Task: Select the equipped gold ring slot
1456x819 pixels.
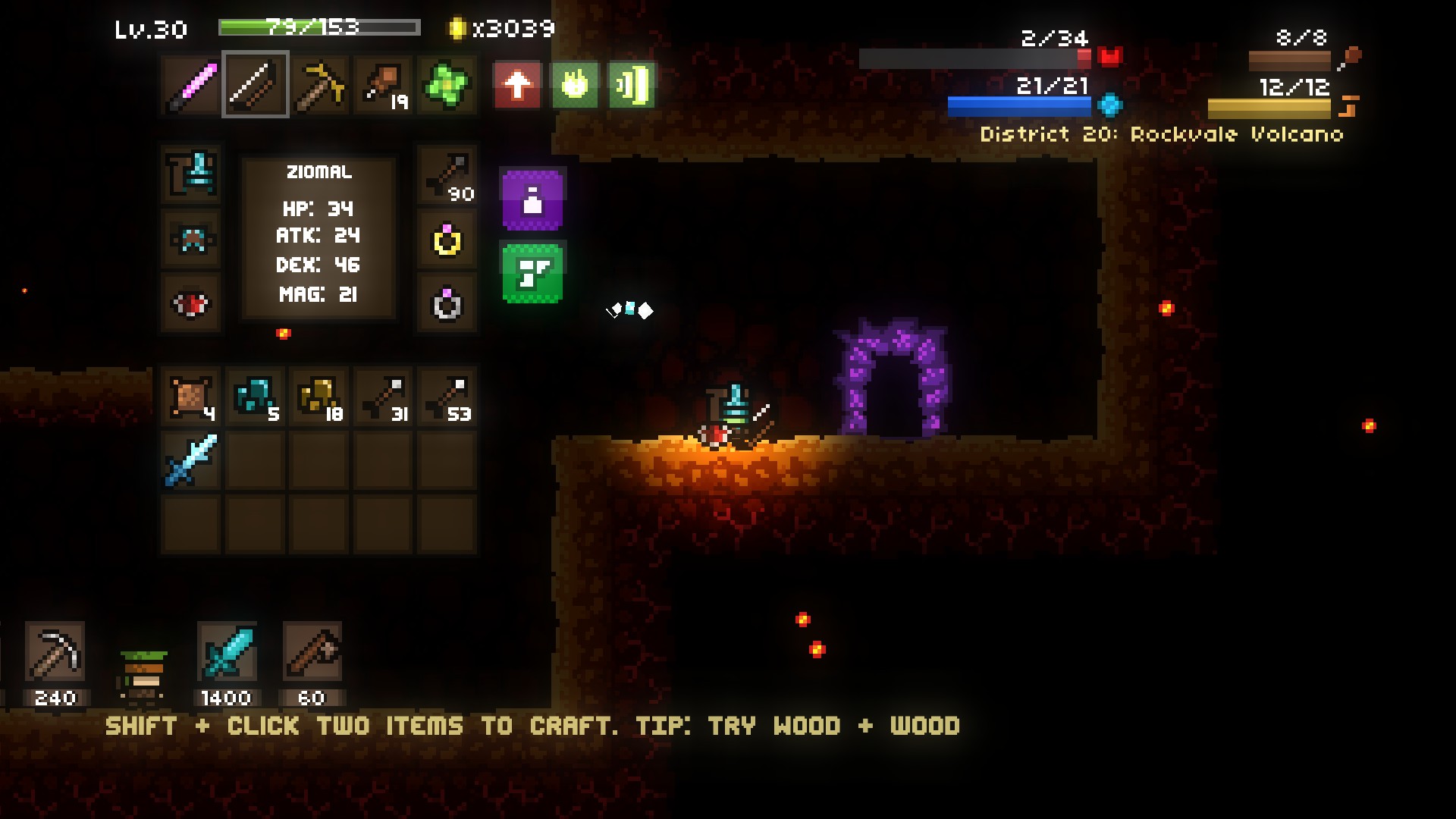Action: click(x=447, y=240)
